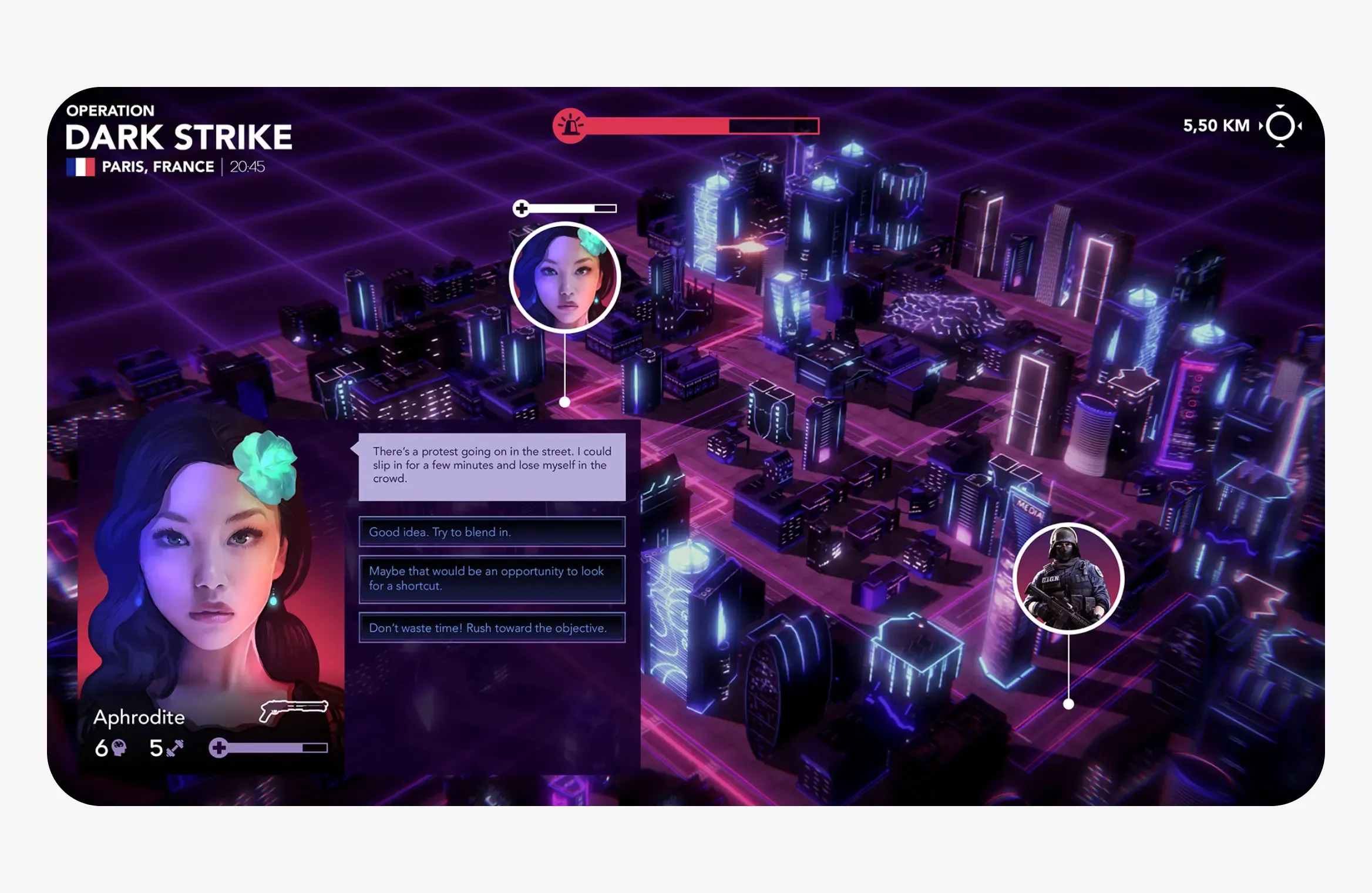Pick the shortcut opportunity dialogue option
Image resolution: width=1372 pixels, height=893 pixels.
click(492, 578)
